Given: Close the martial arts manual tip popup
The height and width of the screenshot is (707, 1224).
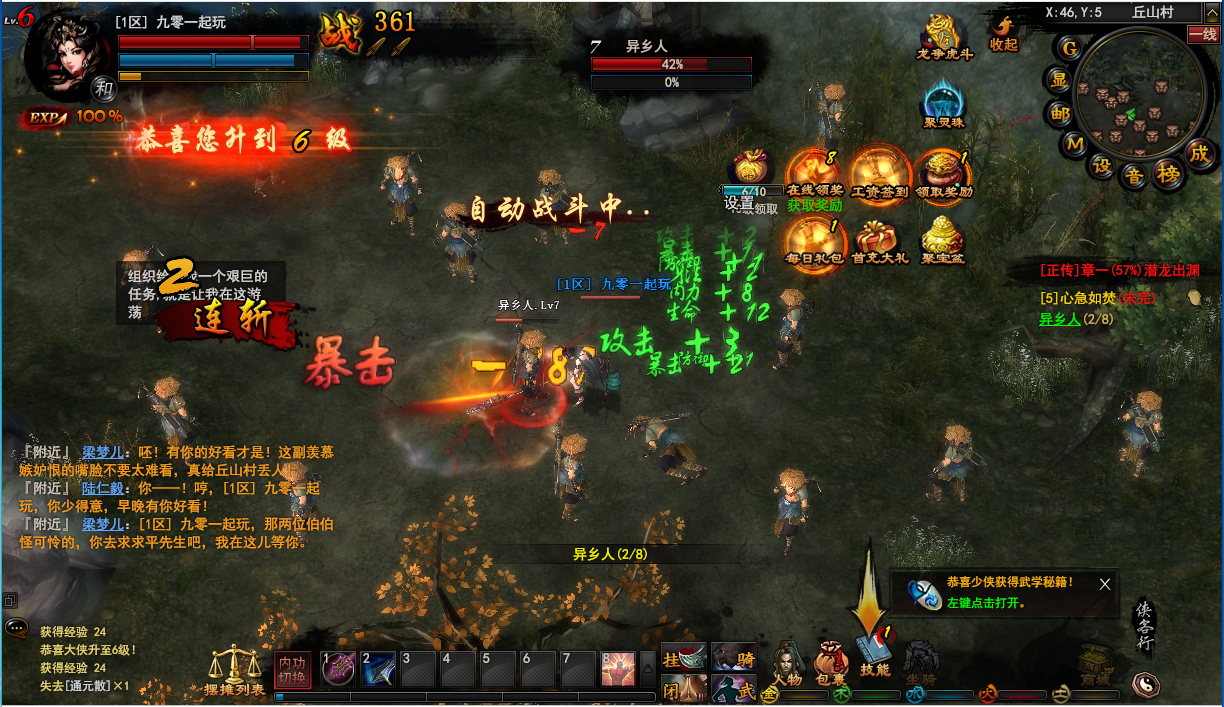Looking at the screenshot, I should click(x=1104, y=584).
